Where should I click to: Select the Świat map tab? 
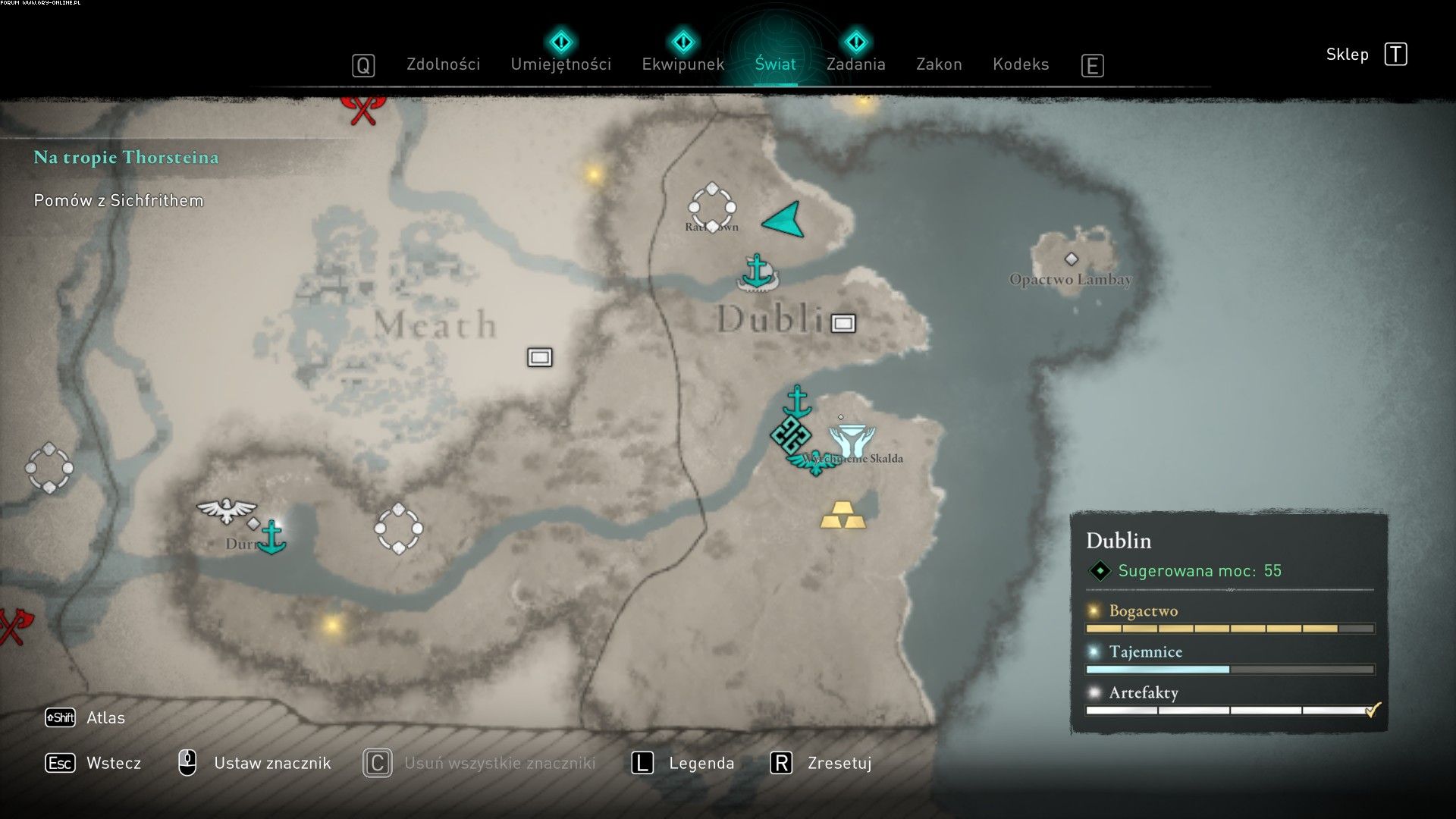775,64
